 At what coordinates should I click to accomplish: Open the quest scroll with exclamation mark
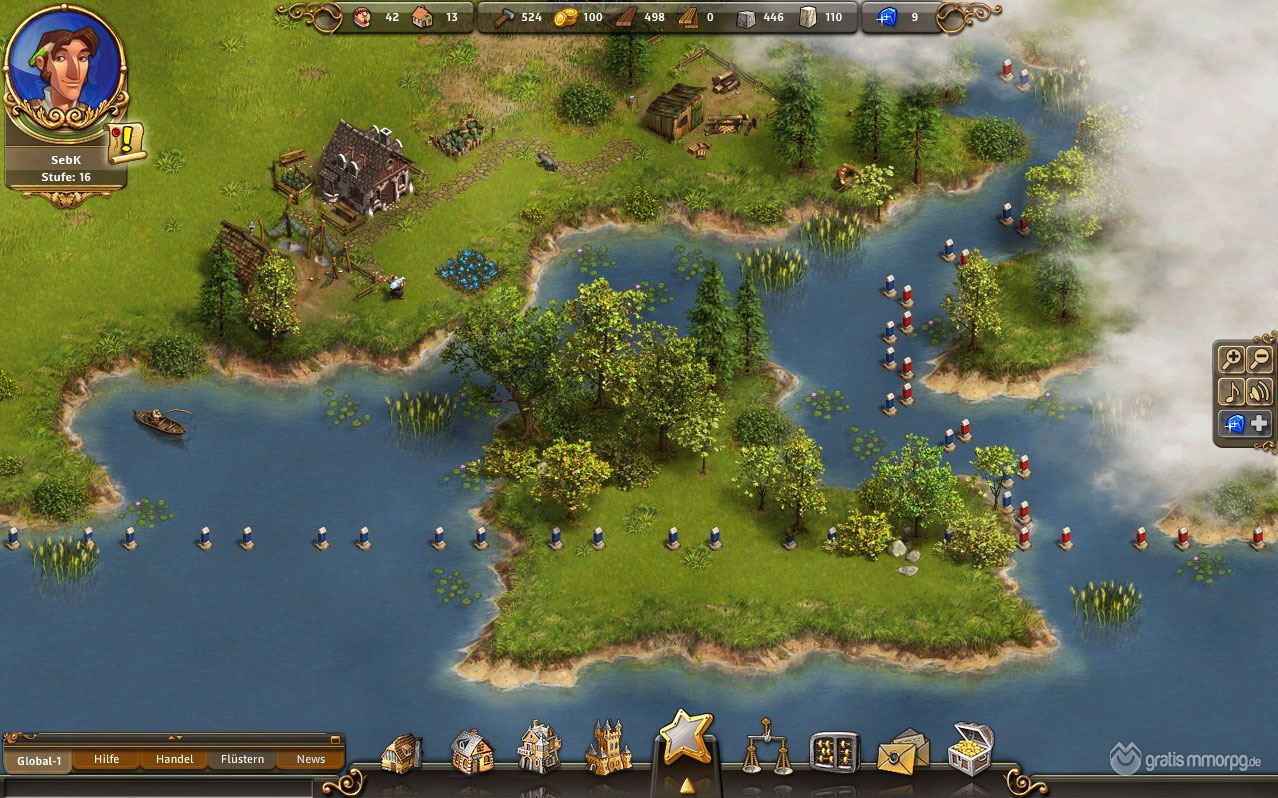(x=127, y=143)
